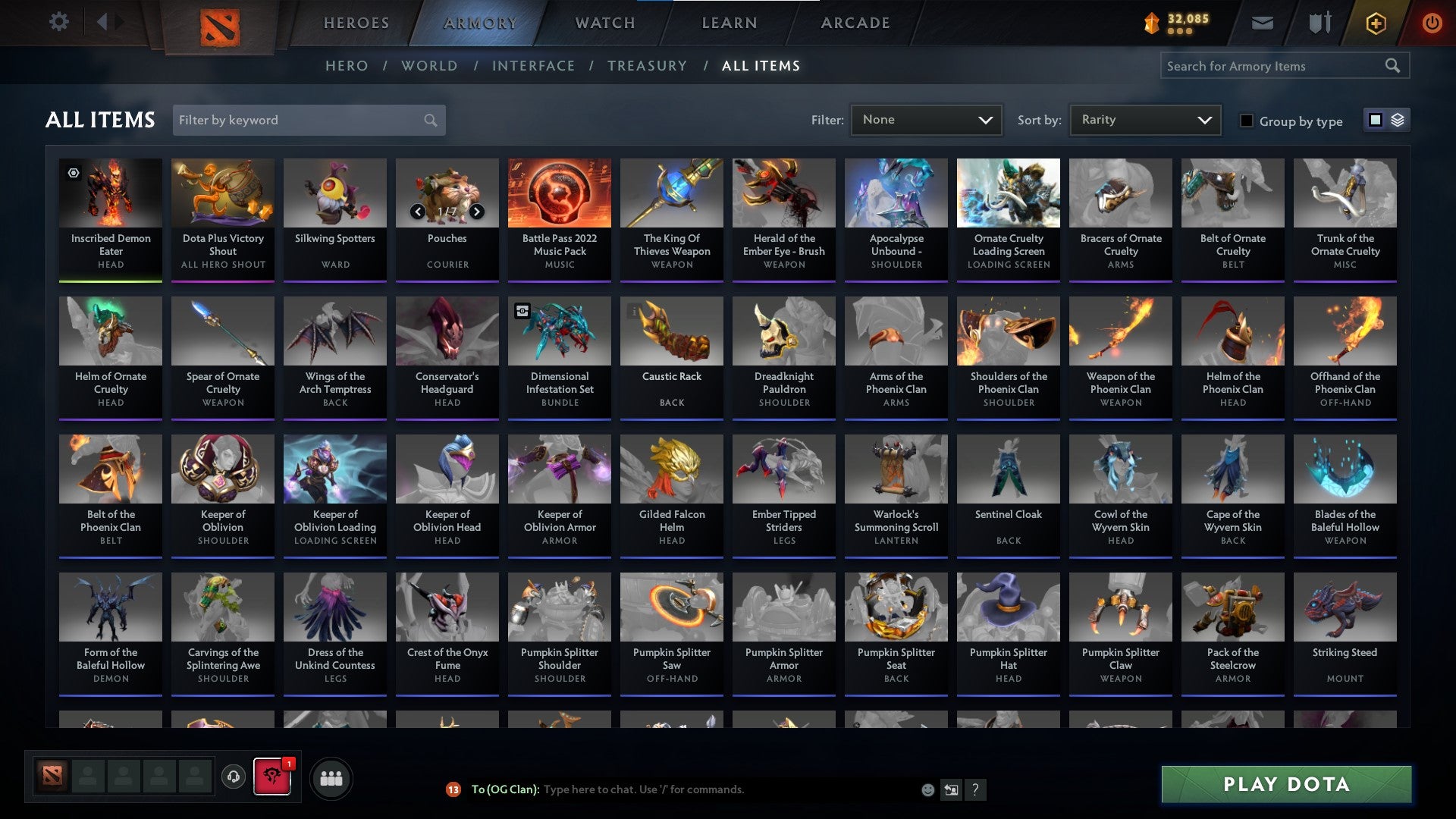
Task: Enable the Group by type checkbox
Action: (1247, 121)
